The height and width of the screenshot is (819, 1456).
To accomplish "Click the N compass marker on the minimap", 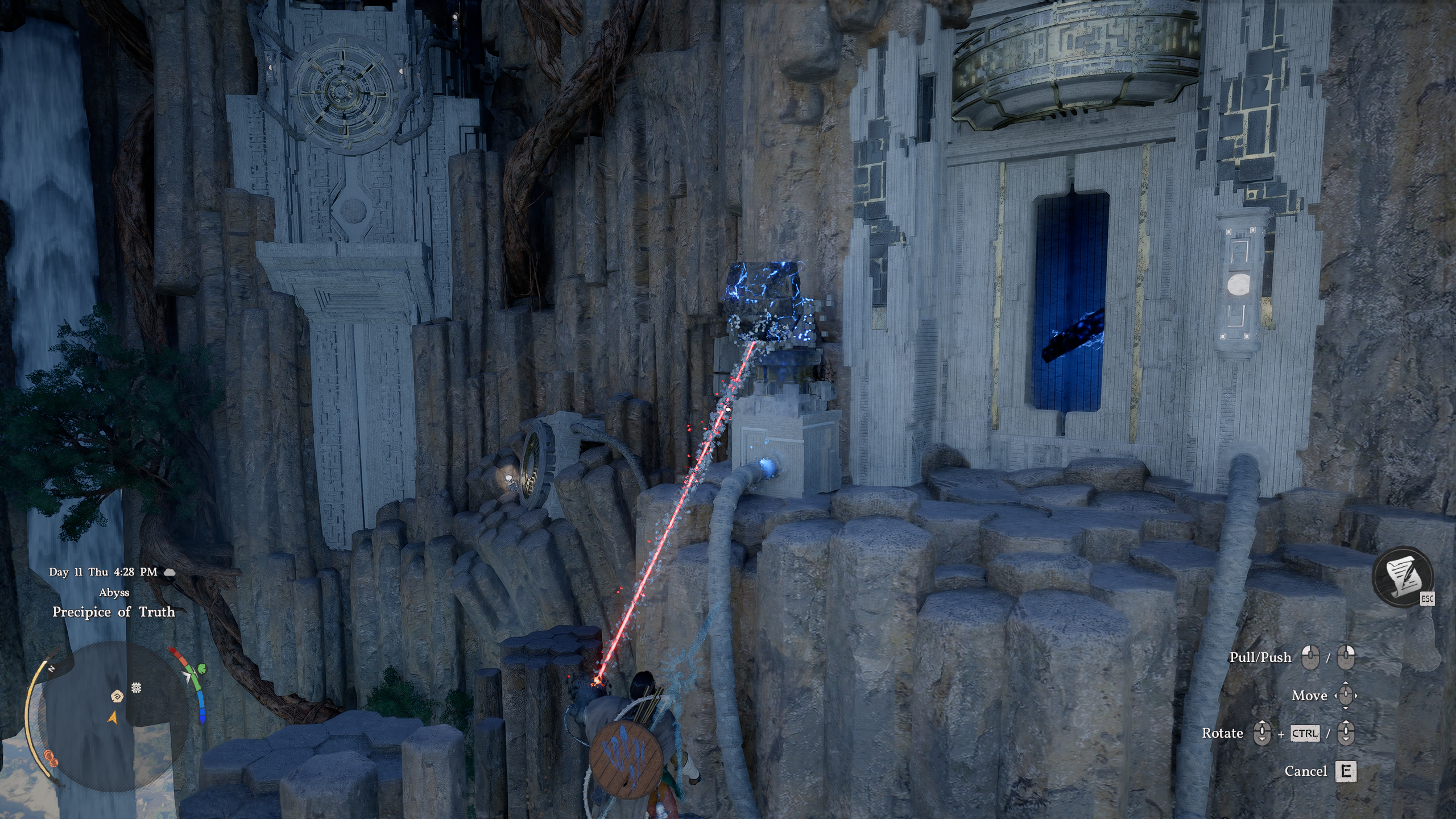I will point(51,668).
